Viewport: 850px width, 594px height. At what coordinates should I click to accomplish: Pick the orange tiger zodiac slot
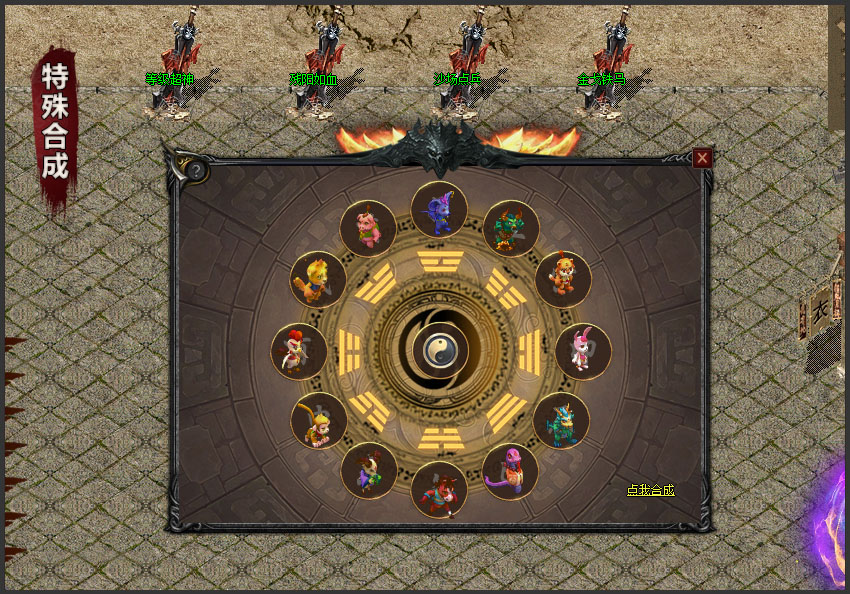[563, 278]
